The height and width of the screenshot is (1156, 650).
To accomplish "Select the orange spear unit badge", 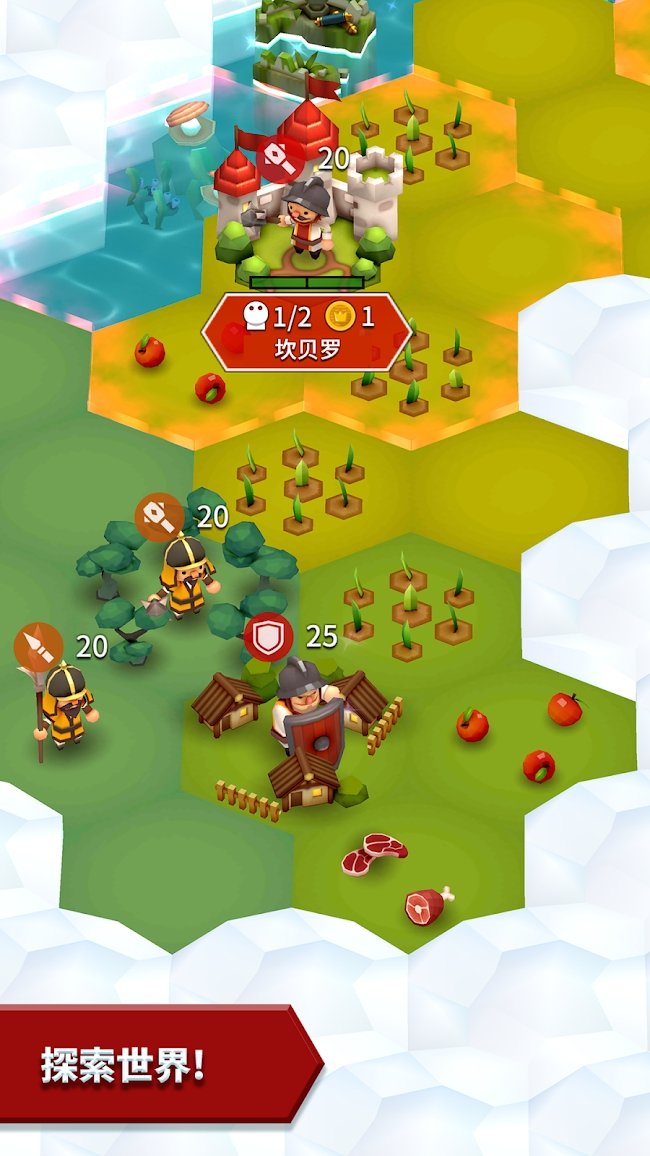I will point(38,646).
